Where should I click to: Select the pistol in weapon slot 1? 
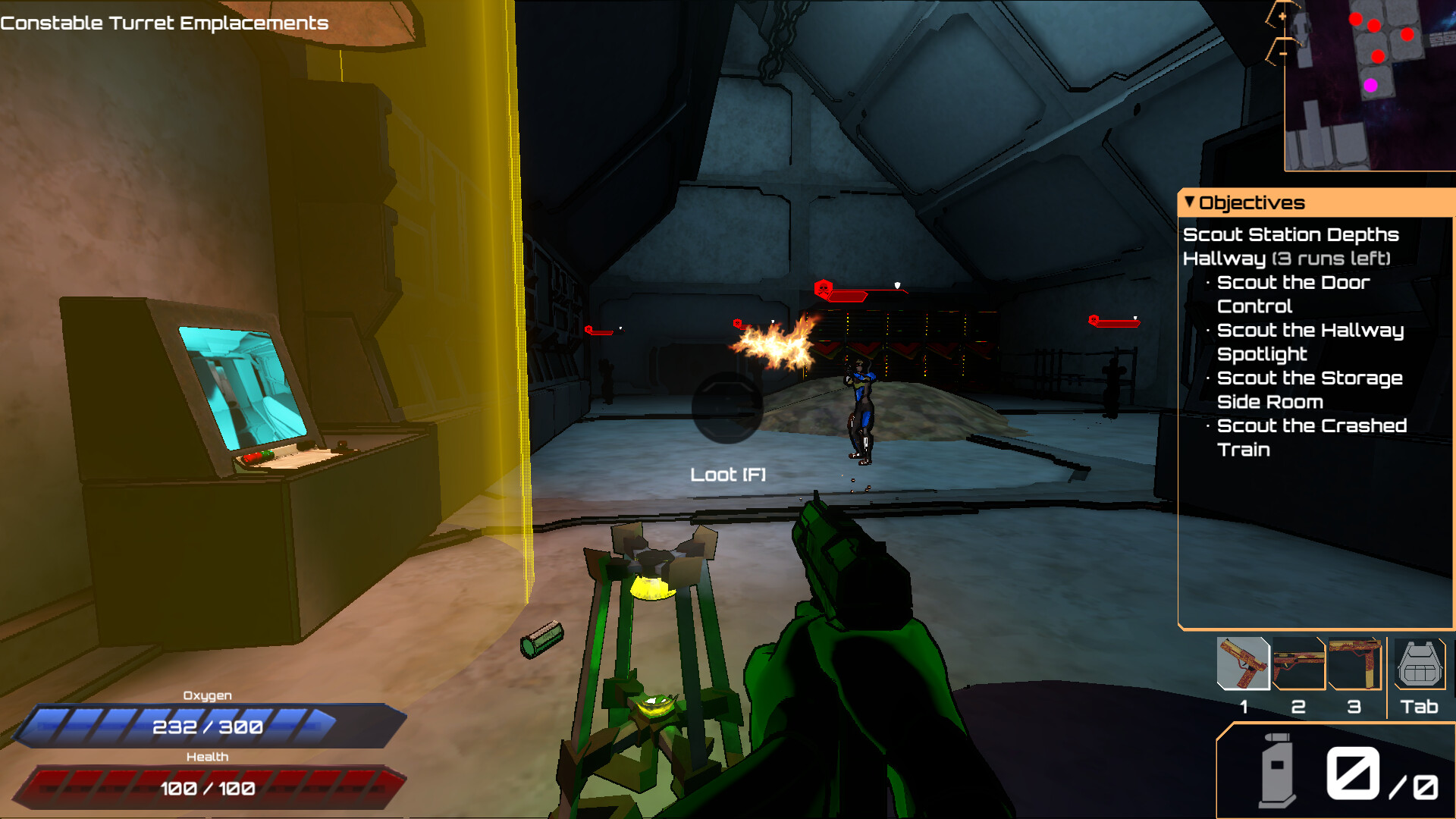pyautogui.click(x=1243, y=664)
